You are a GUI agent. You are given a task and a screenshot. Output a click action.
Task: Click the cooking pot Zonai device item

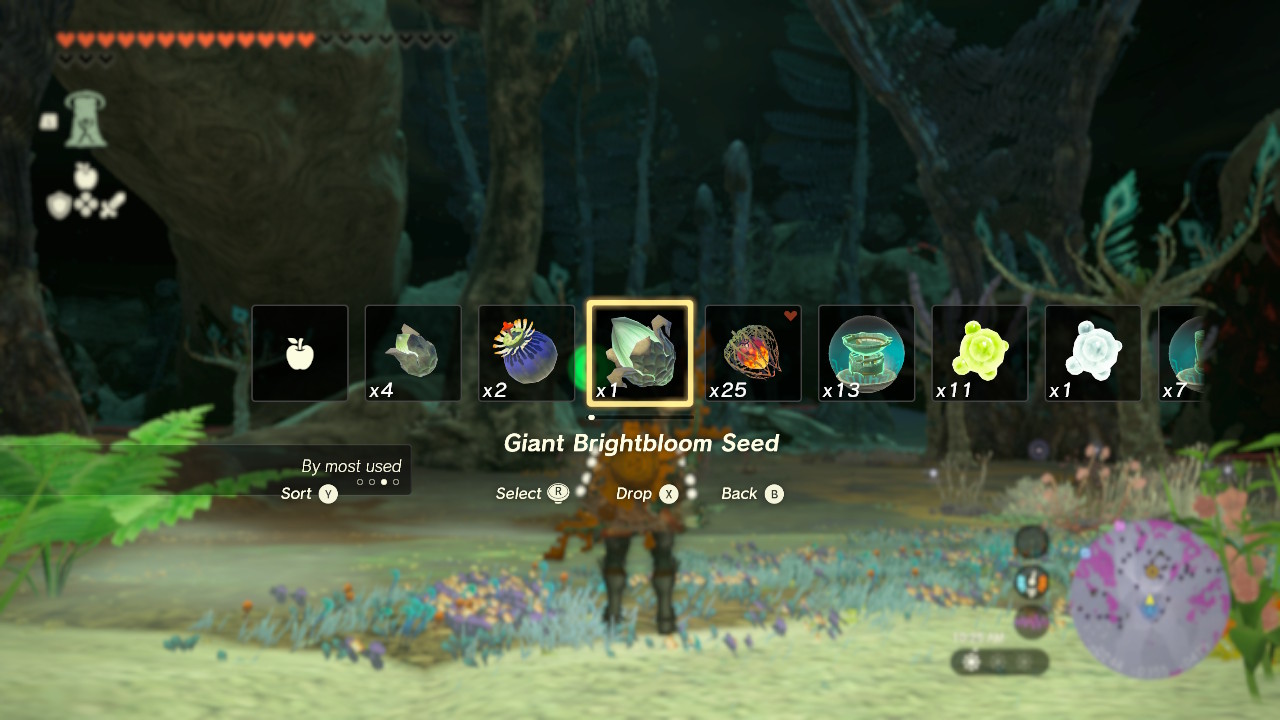[866, 352]
